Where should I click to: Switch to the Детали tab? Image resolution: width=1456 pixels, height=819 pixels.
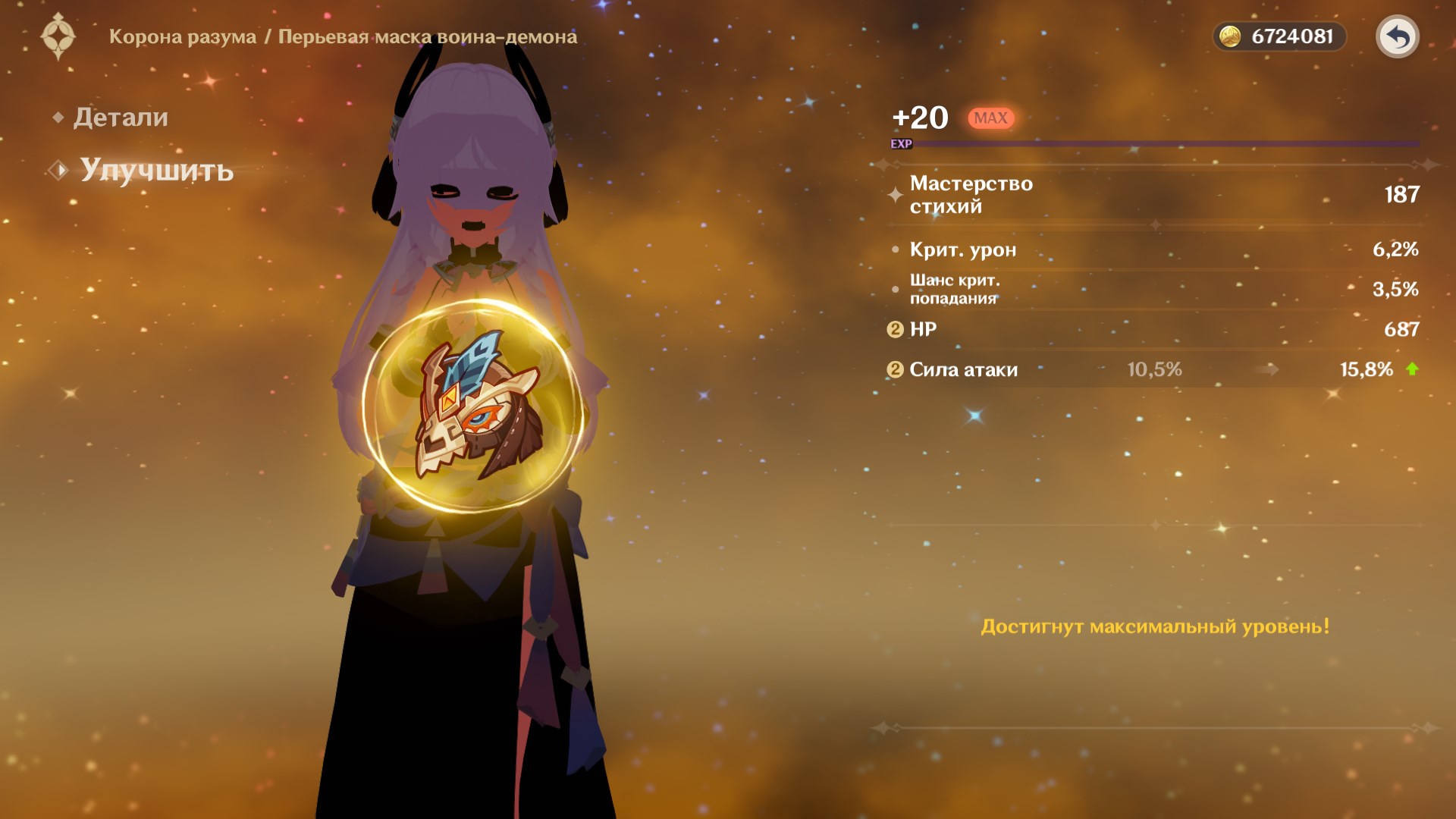click(120, 118)
